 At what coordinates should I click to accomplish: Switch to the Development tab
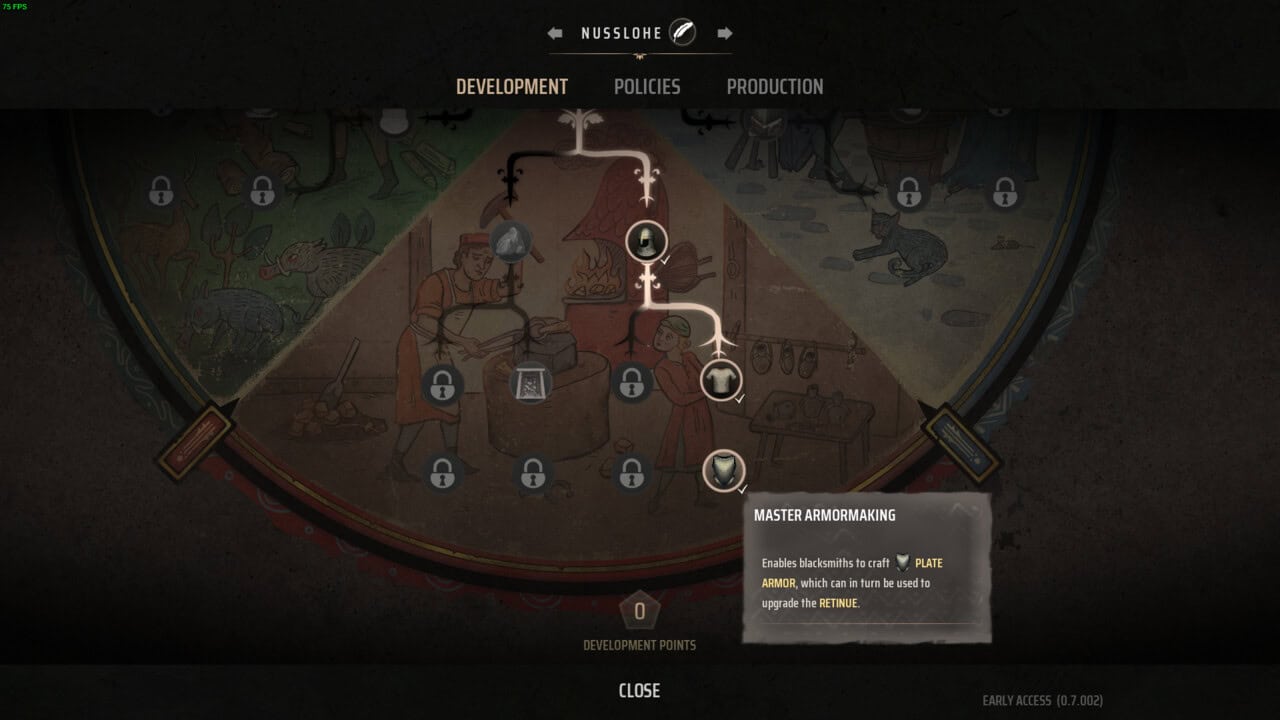point(511,87)
